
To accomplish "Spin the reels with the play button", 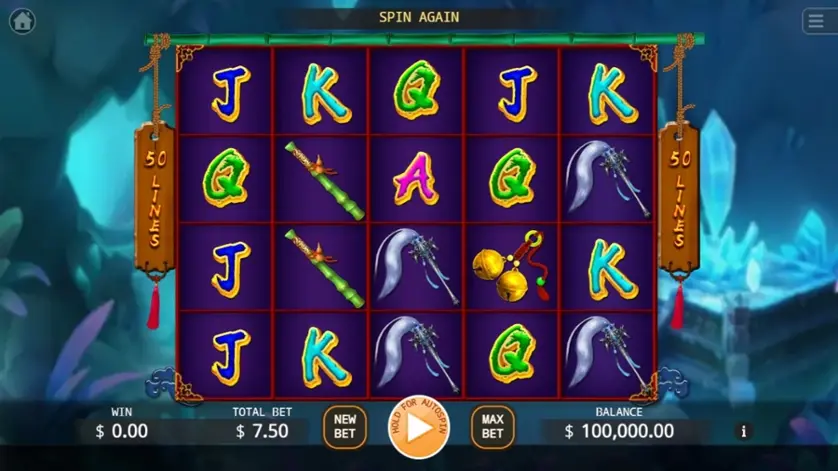I will (x=419, y=427).
